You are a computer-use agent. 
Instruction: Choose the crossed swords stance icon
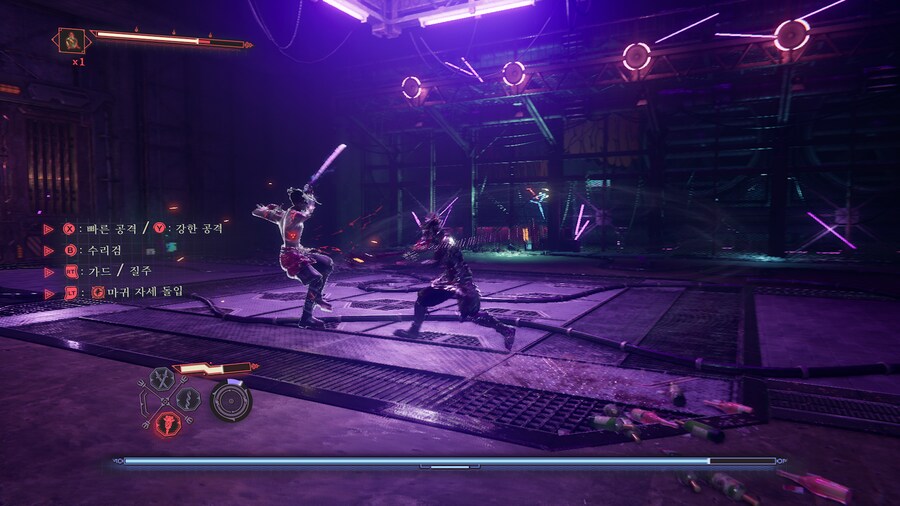point(160,379)
